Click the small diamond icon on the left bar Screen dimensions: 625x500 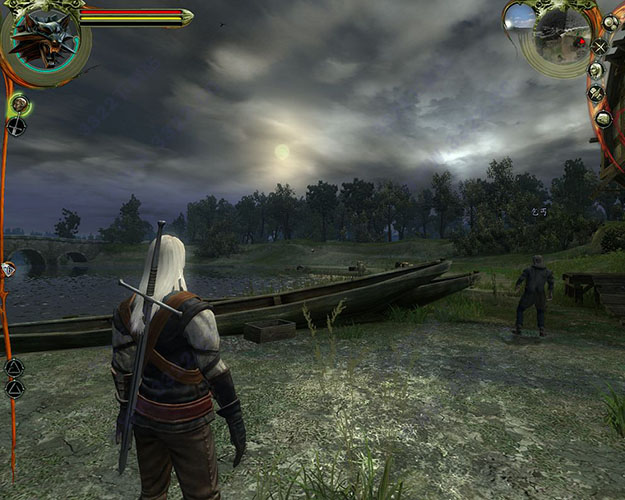point(8,269)
